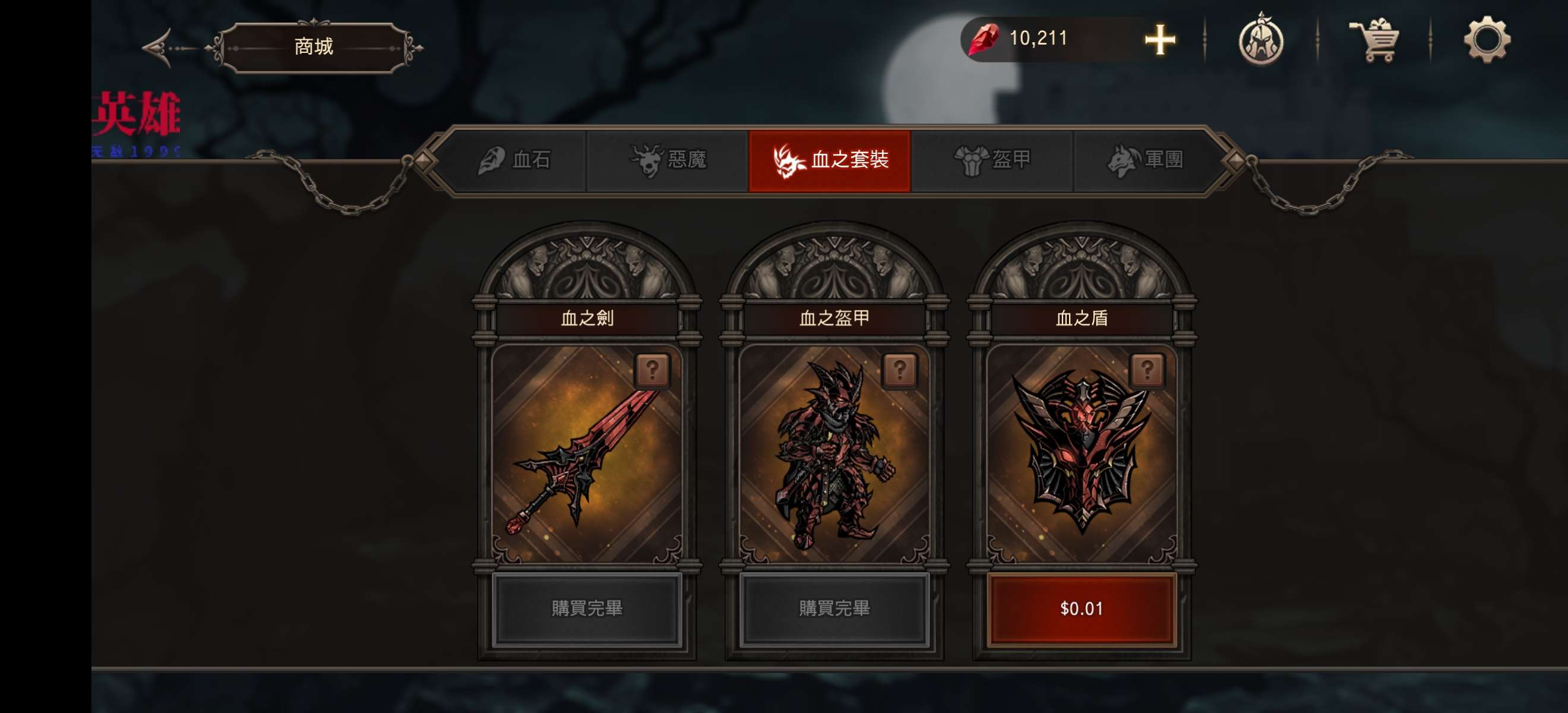Open the gear settings menu

(1486, 40)
